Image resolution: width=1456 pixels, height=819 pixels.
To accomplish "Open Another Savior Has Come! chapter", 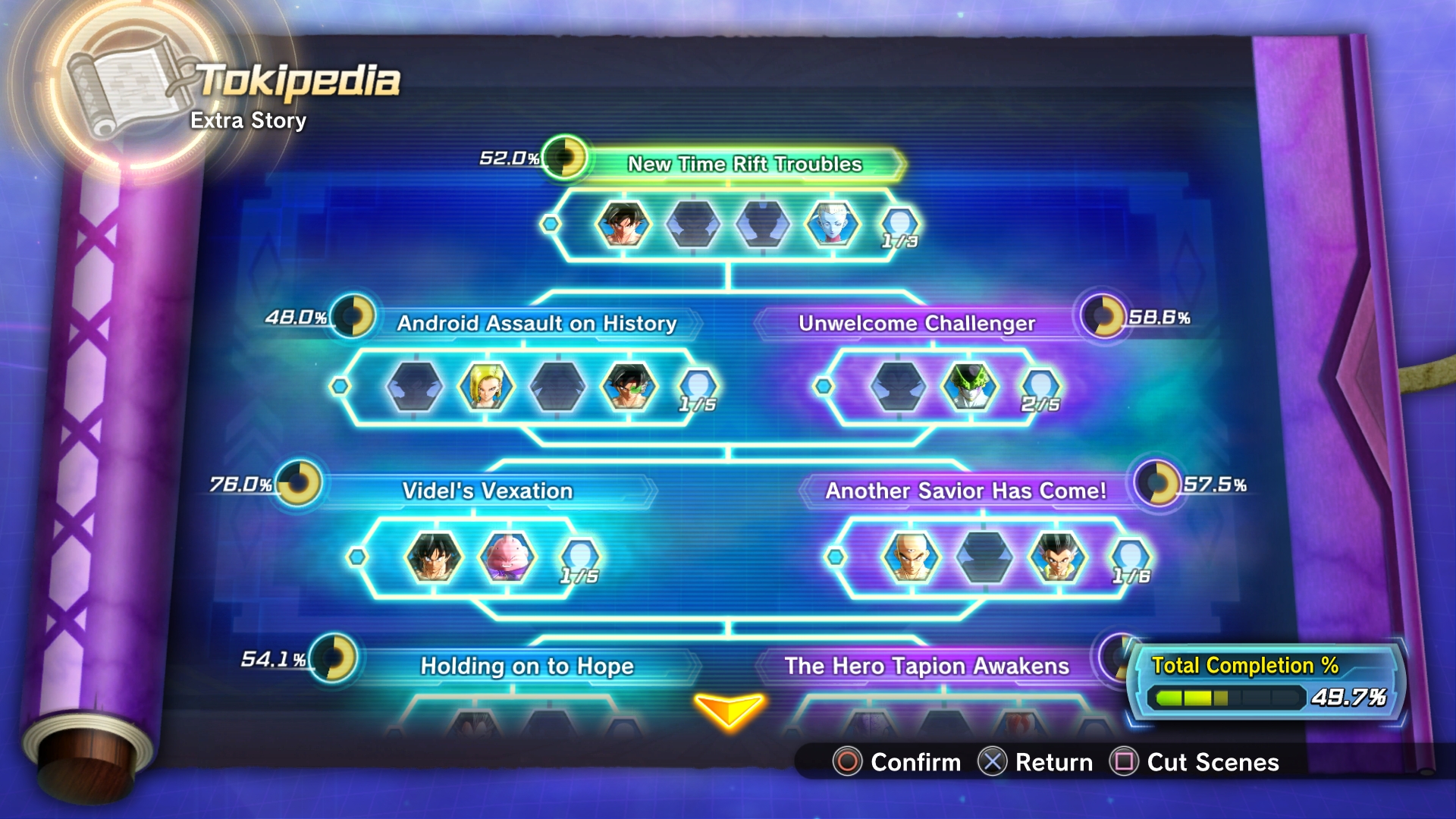I will (965, 491).
